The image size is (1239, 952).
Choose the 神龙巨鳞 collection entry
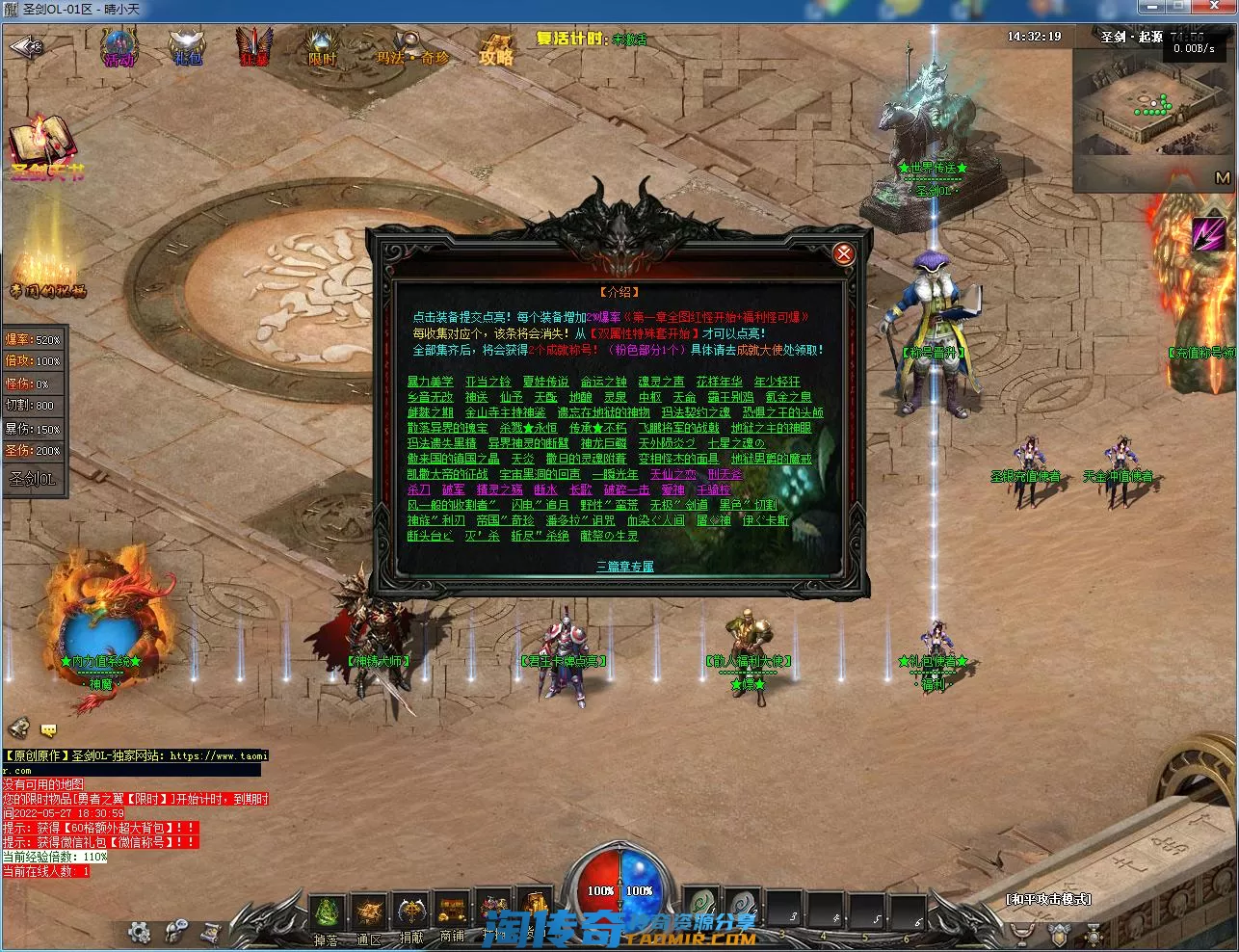603,443
